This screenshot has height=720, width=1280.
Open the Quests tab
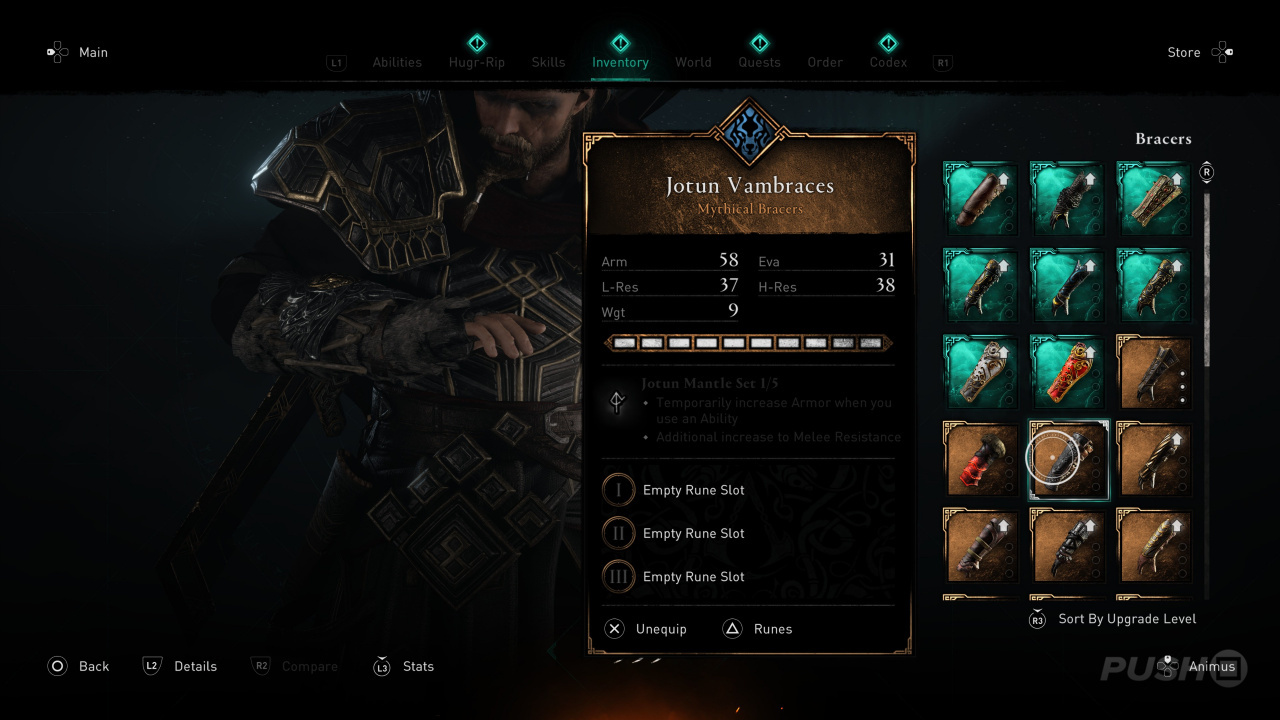pos(759,62)
